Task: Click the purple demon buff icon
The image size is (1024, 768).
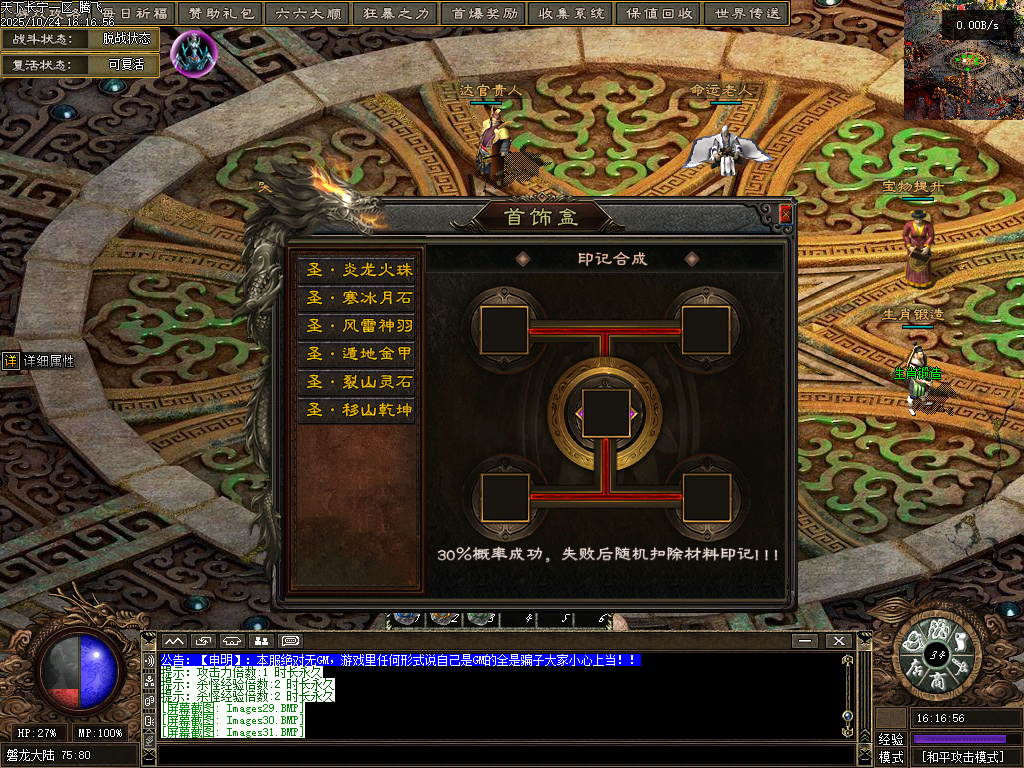Action: (x=193, y=52)
